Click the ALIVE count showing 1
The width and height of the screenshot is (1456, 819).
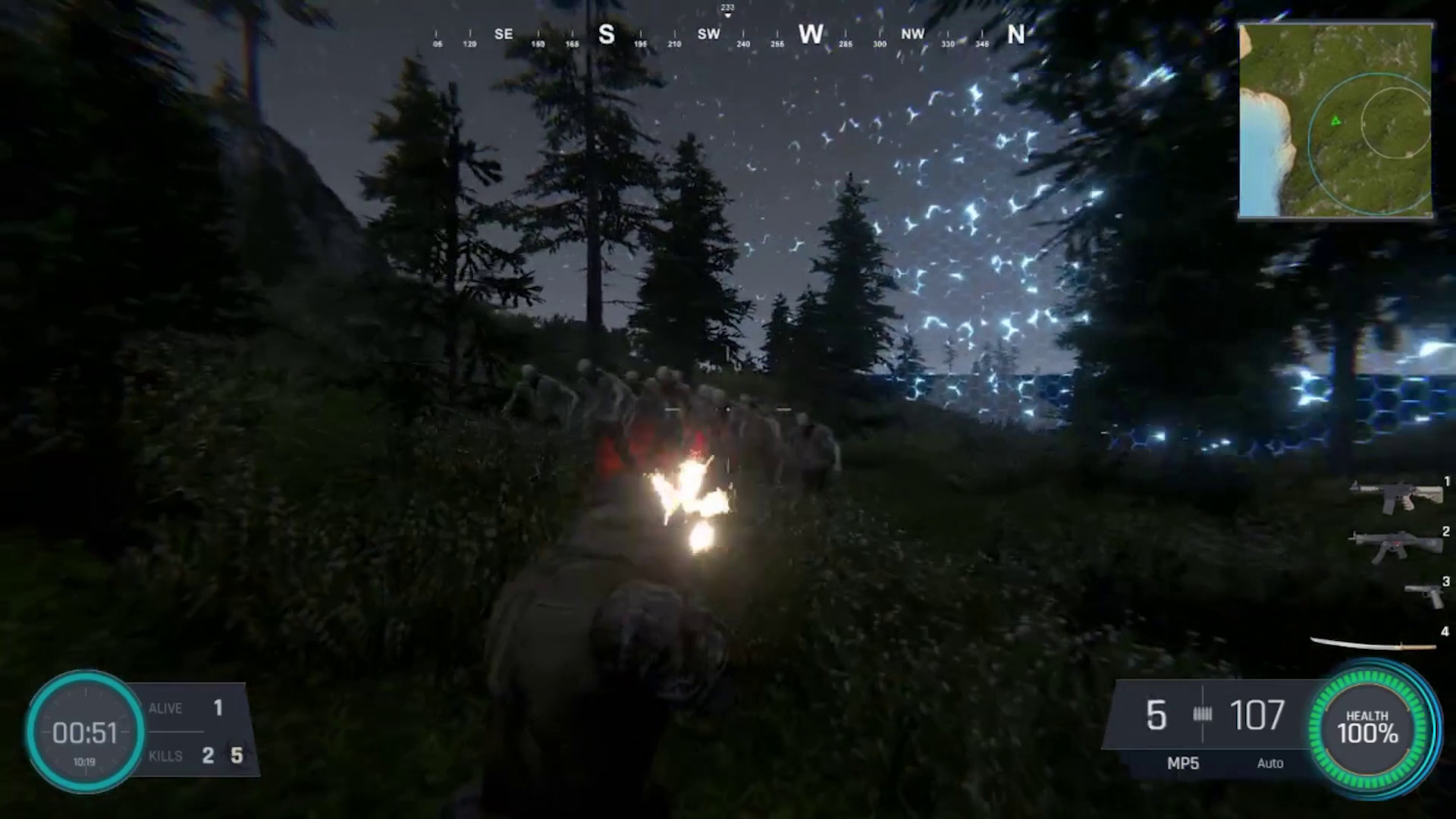[218, 708]
